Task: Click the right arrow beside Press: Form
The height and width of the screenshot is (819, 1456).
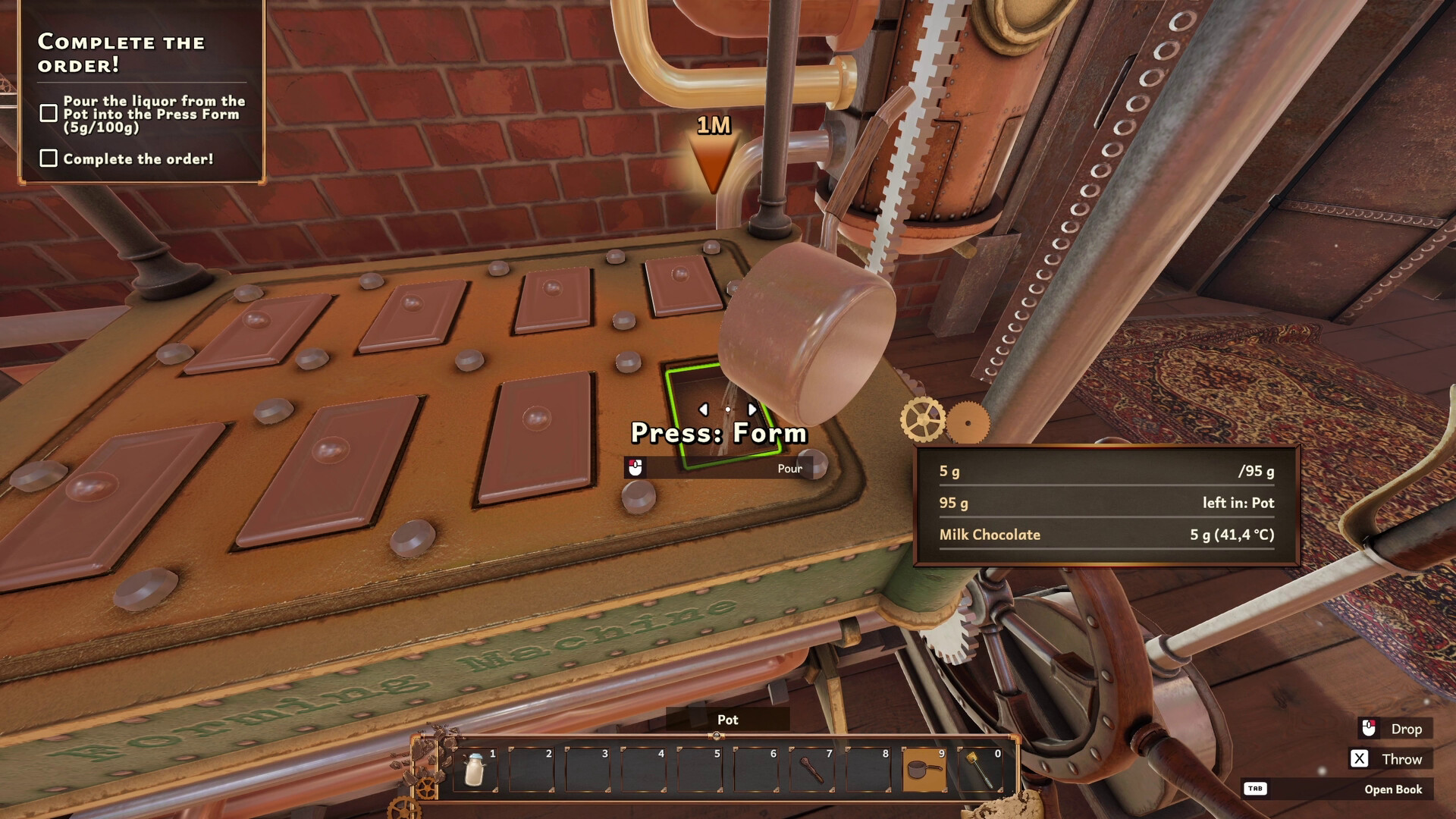Action: pos(752,408)
